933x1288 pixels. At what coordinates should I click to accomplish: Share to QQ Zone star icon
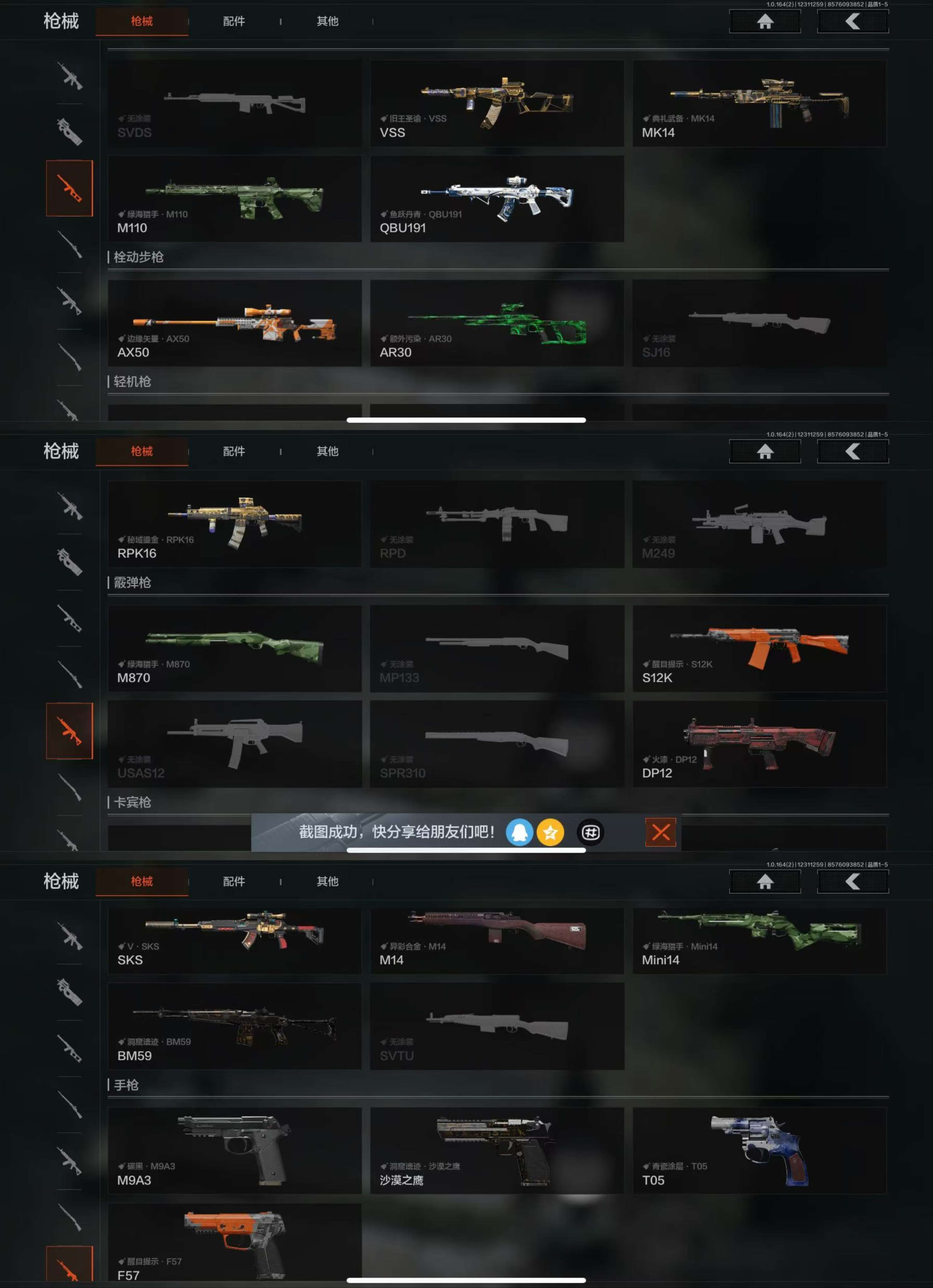[x=550, y=833]
